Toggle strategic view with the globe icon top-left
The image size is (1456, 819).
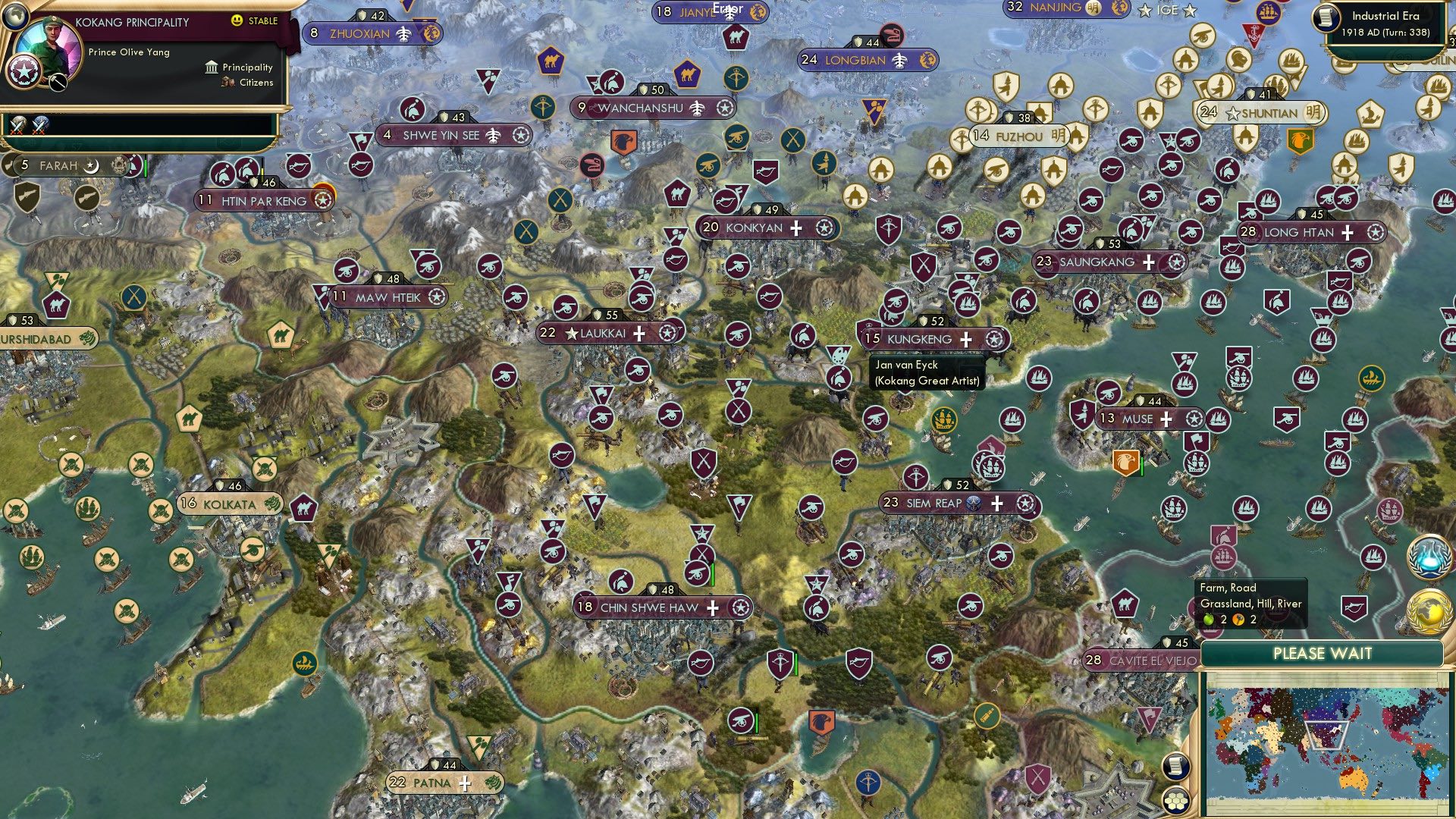click(17, 17)
